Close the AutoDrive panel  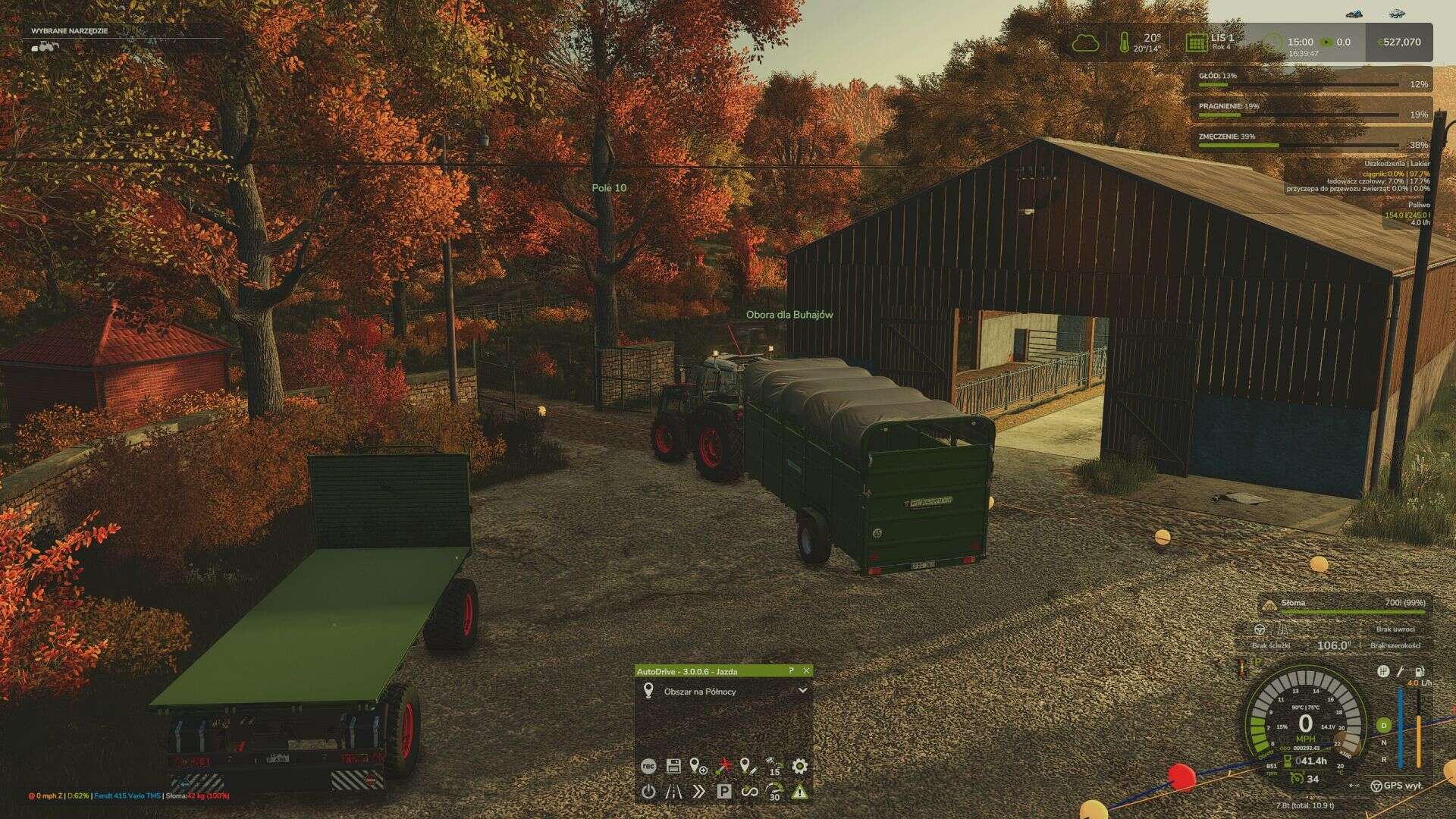(x=806, y=671)
